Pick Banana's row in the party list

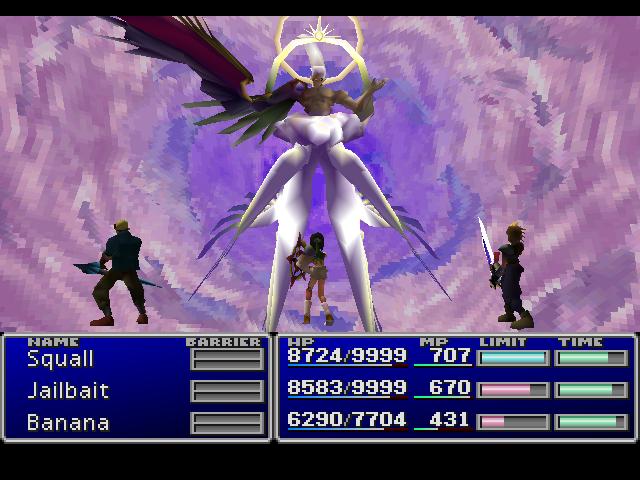(x=68, y=422)
